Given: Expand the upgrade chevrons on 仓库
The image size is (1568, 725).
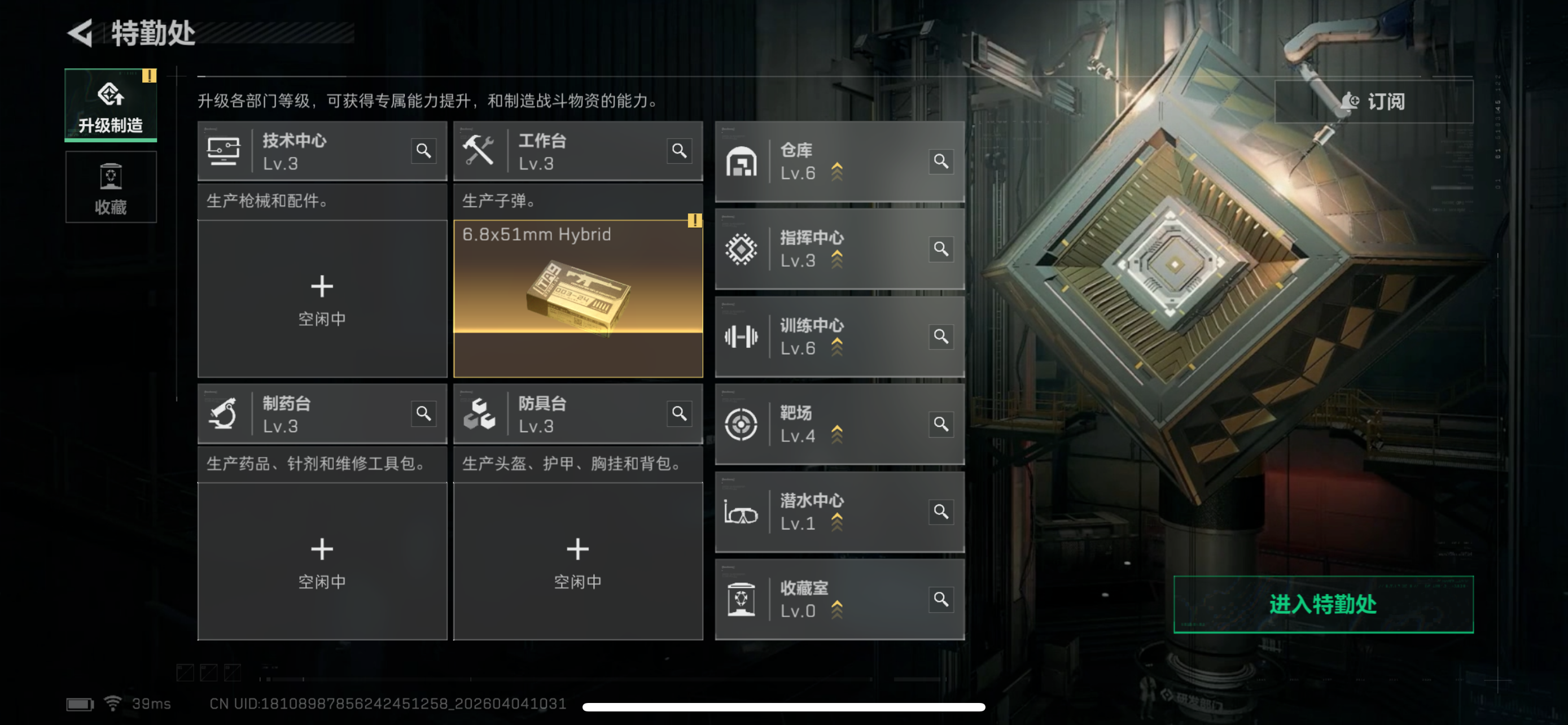Looking at the screenshot, I should (x=839, y=172).
